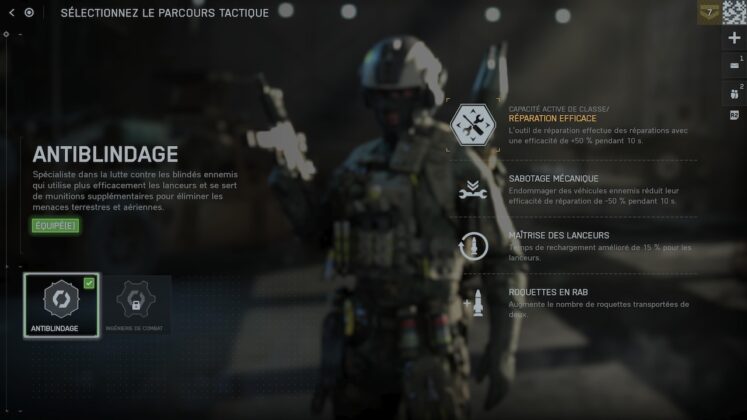The image size is (747, 420).
Task: View the Sabotage Mécanique perk icon
Action: point(472,189)
